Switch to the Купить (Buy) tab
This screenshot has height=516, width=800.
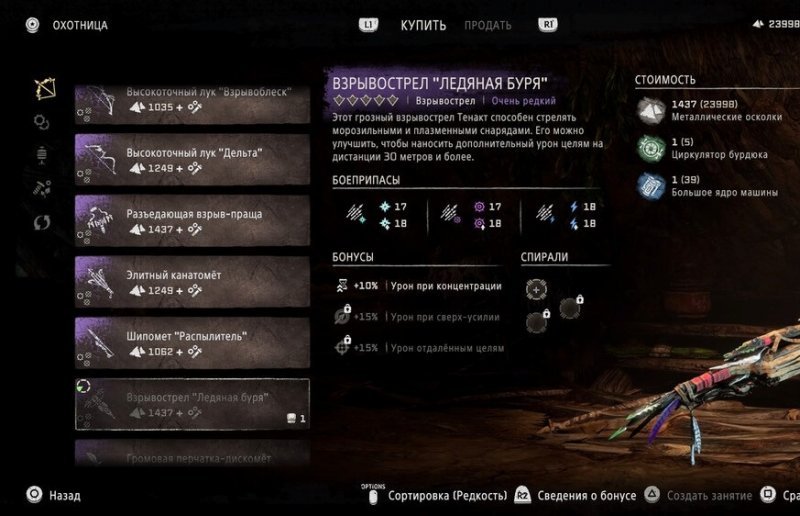(423, 25)
